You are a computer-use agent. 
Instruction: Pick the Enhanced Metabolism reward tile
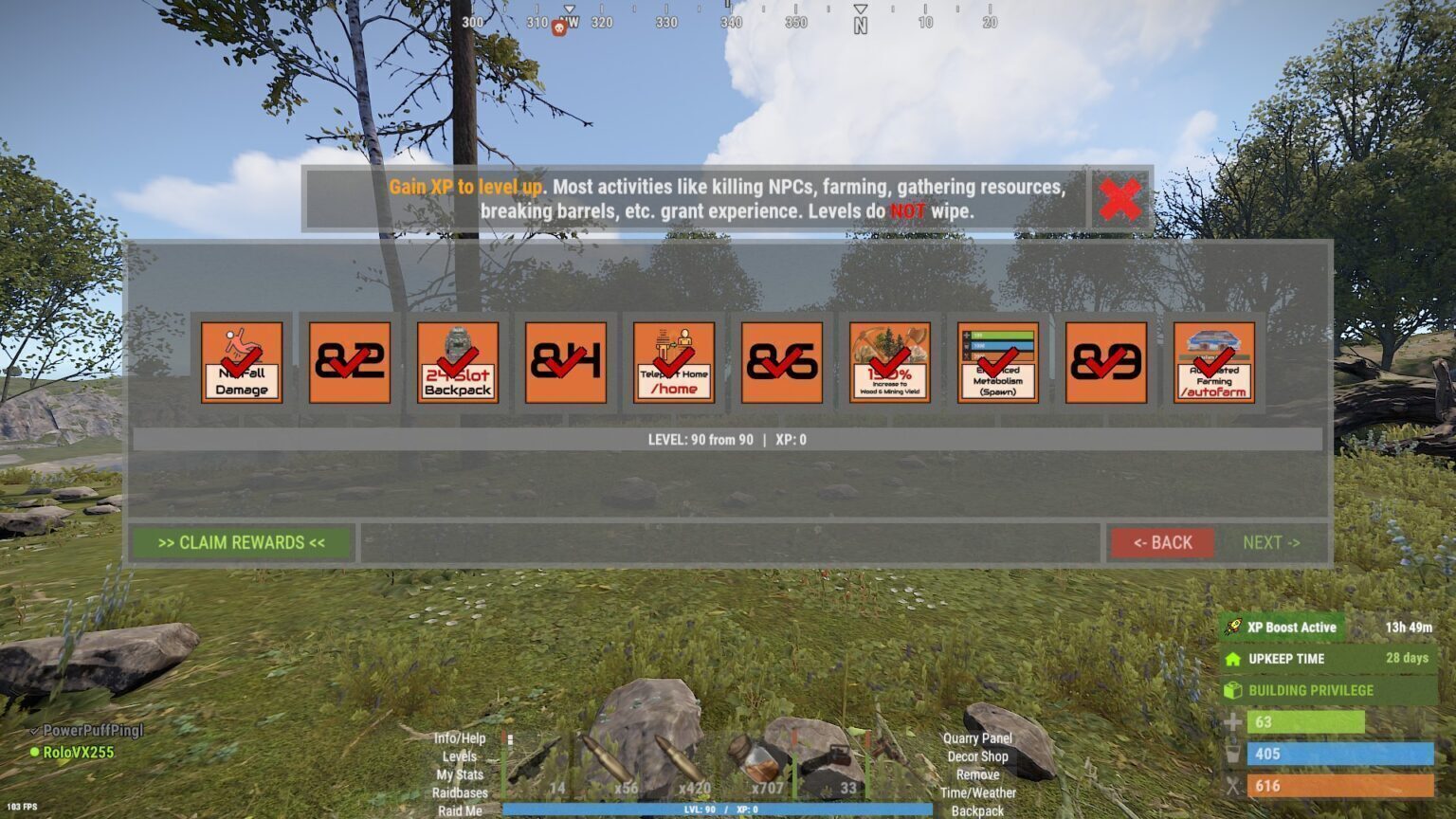[998, 363]
